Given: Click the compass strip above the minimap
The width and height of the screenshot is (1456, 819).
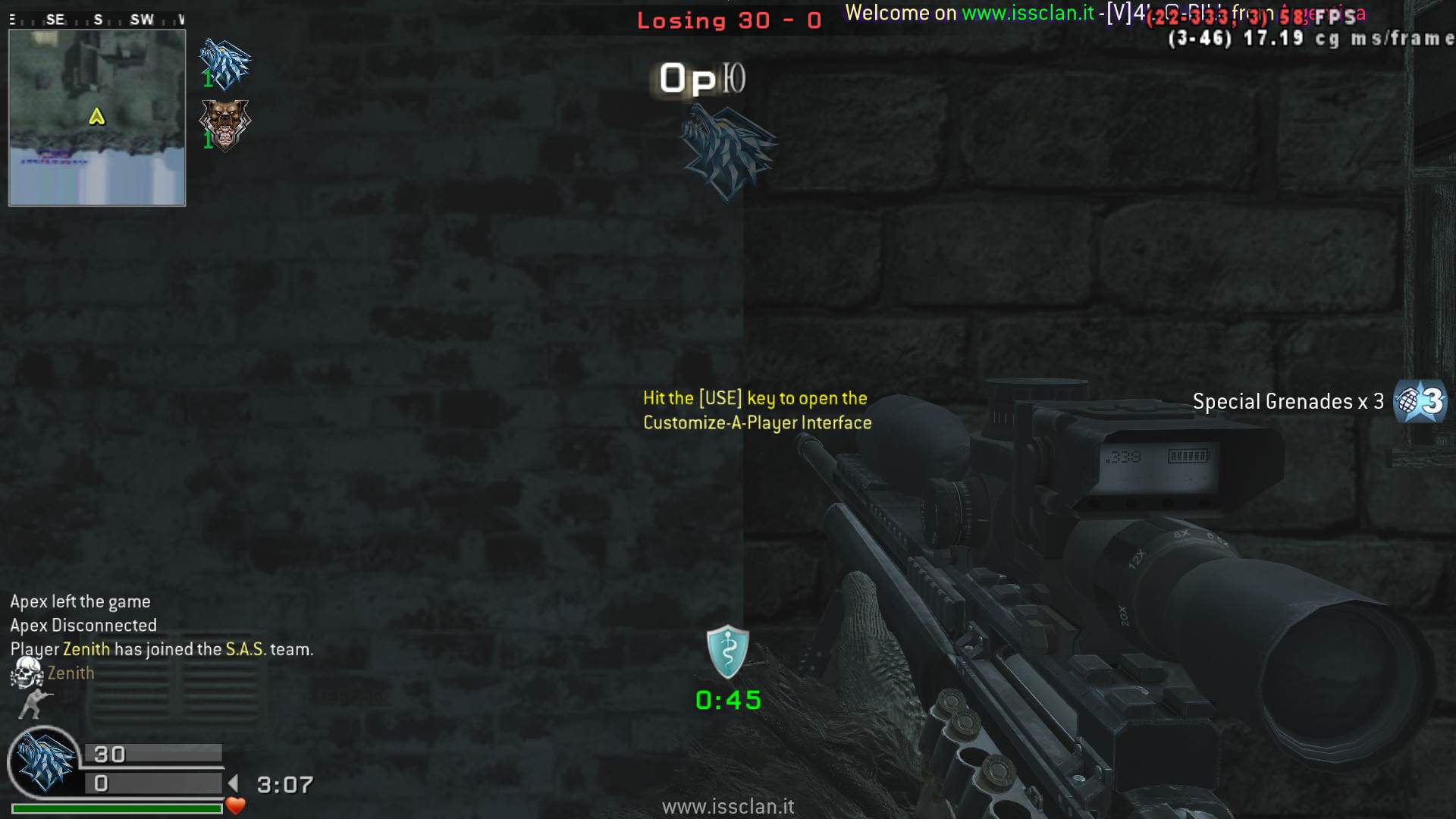Looking at the screenshot, I should tap(97, 20).
